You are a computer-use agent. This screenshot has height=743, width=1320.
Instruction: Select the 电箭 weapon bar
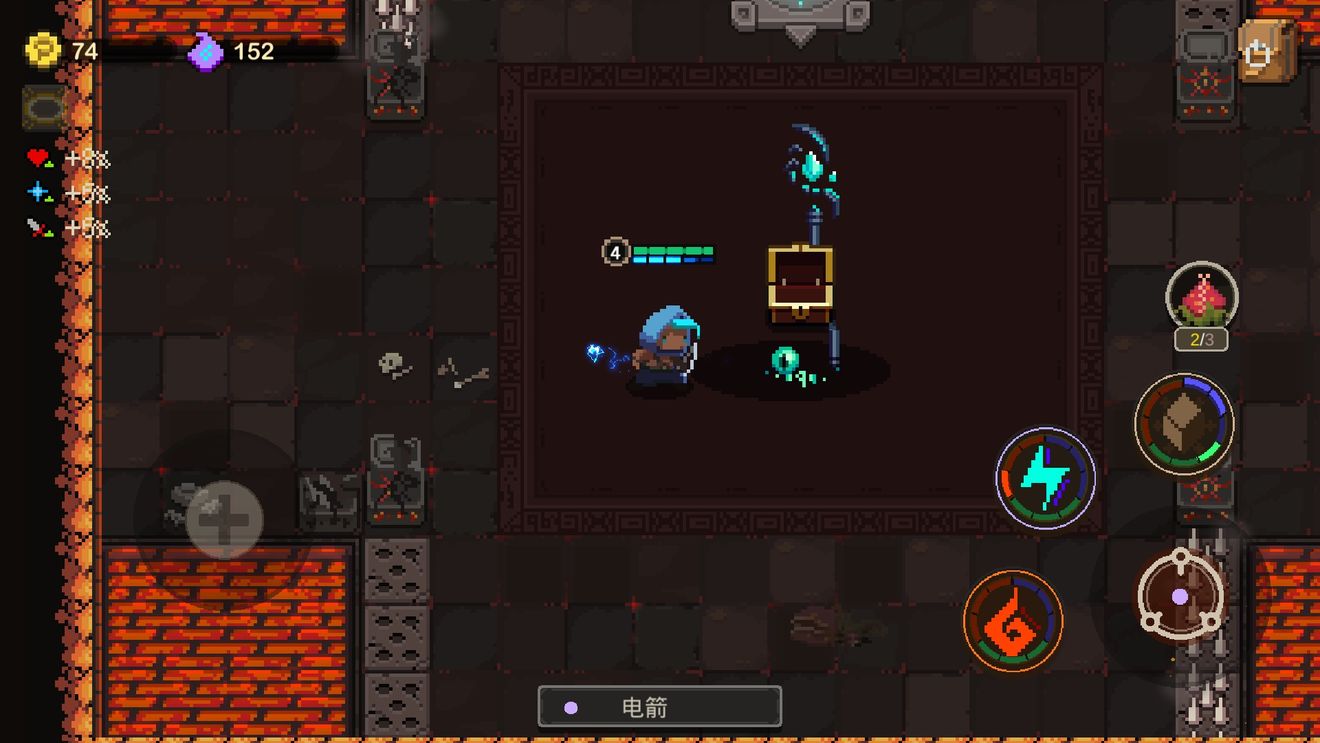coord(659,707)
